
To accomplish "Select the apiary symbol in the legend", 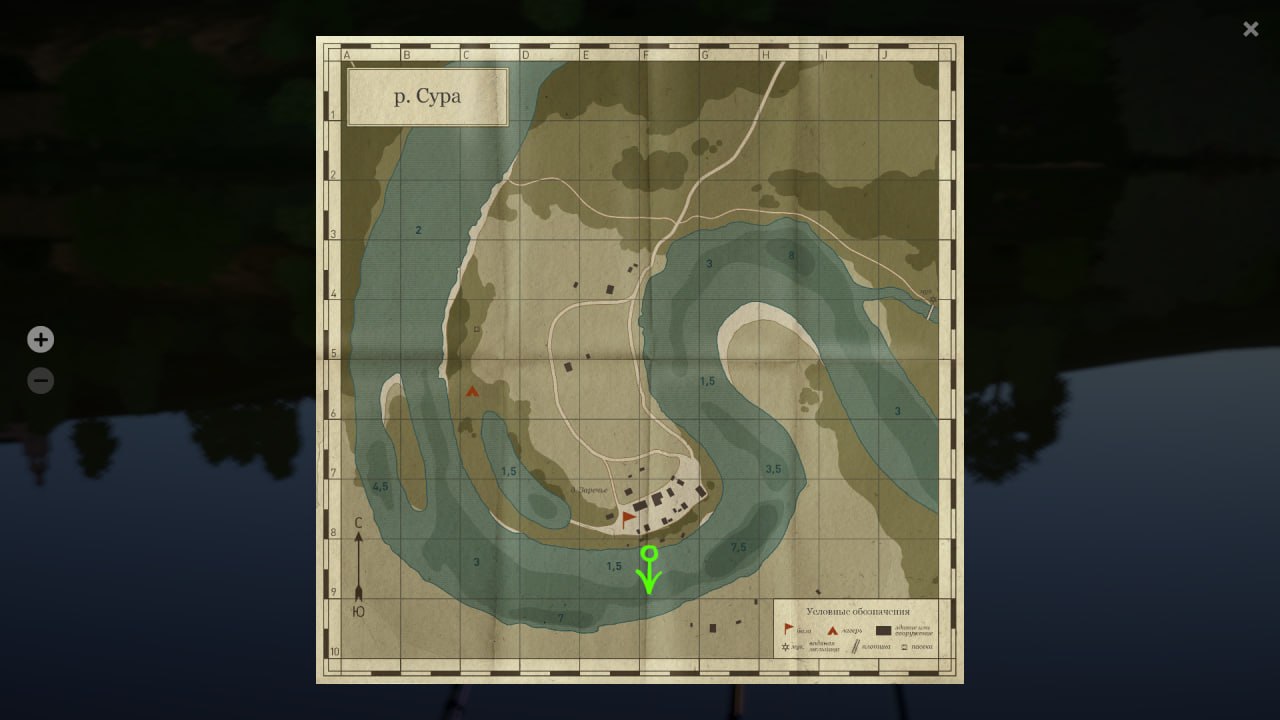I will pos(904,647).
